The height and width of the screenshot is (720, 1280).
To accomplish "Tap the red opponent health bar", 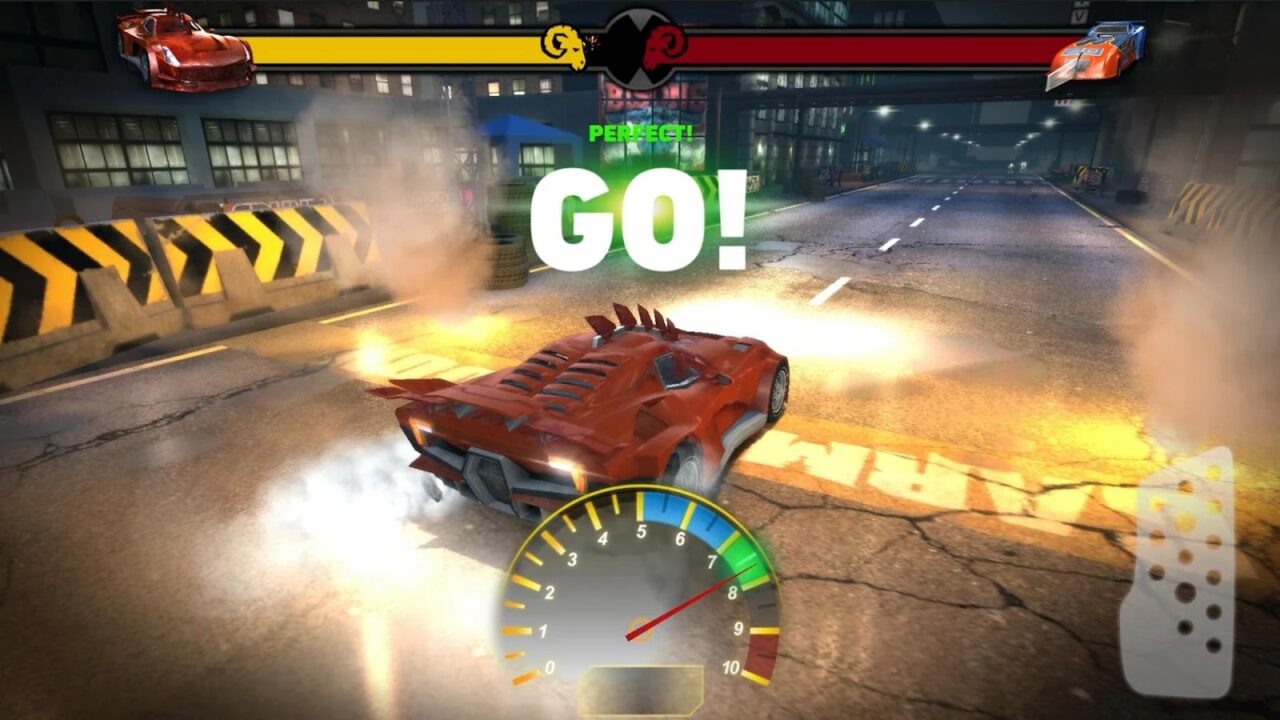I will pyautogui.click(x=870, y=44).
